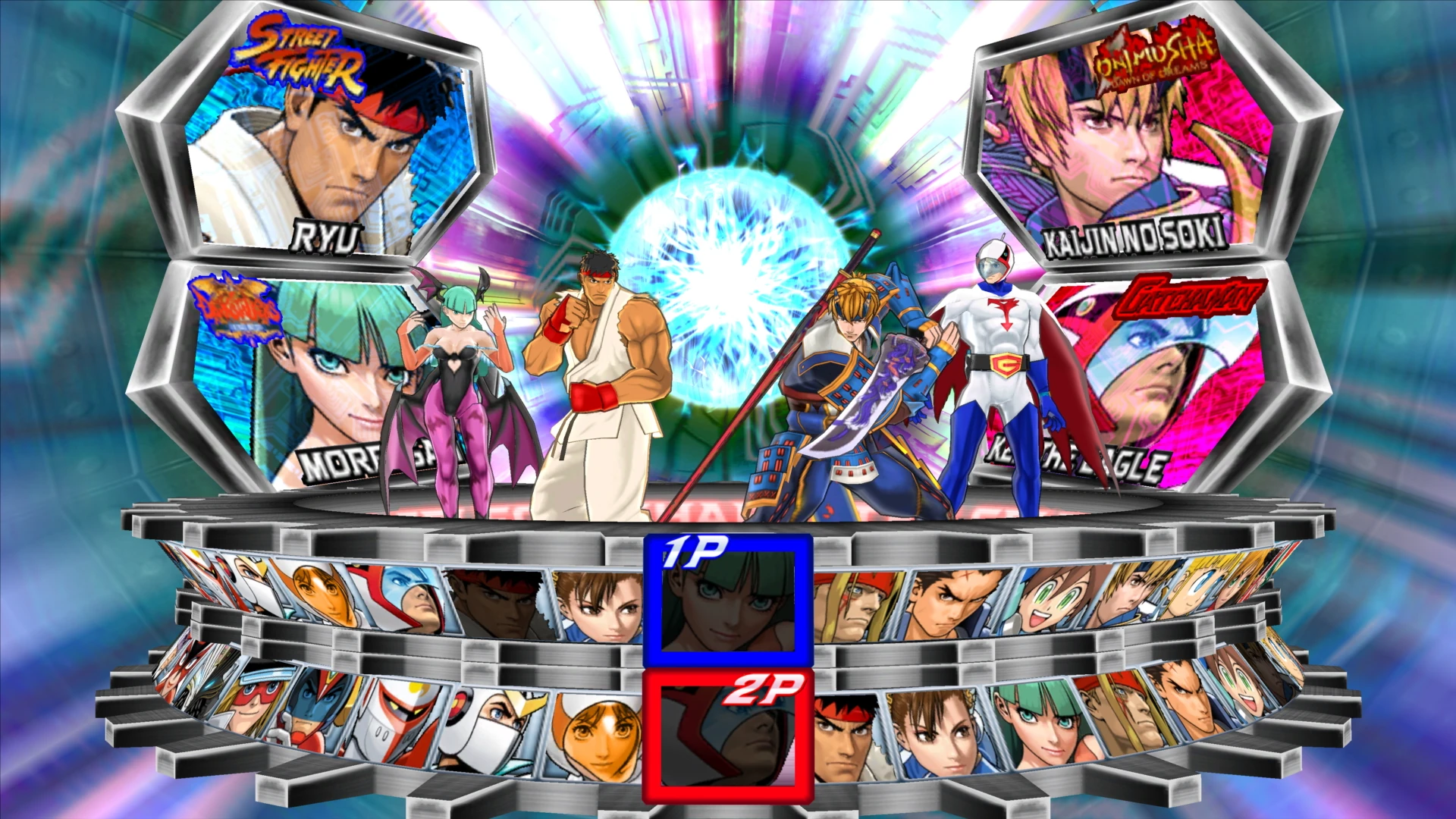The height and width of the screenshot is (819, 1456).
Task: Choose Chun-Li in the 1P roster row
Action: (x=599, y=607)
